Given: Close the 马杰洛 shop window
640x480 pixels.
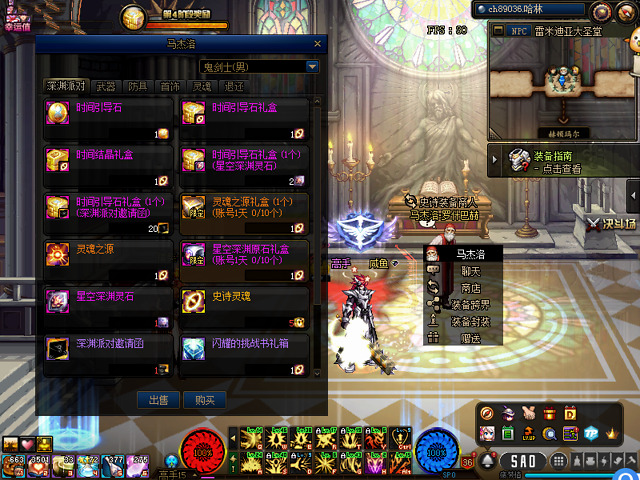Looking at the screenshot, I should coord(317,45).
